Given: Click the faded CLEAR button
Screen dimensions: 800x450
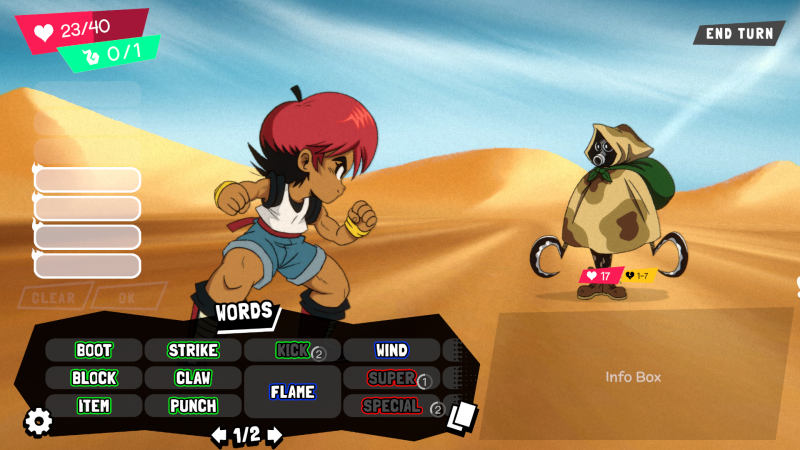Looking at the screenshot, I should pos(53,297).
